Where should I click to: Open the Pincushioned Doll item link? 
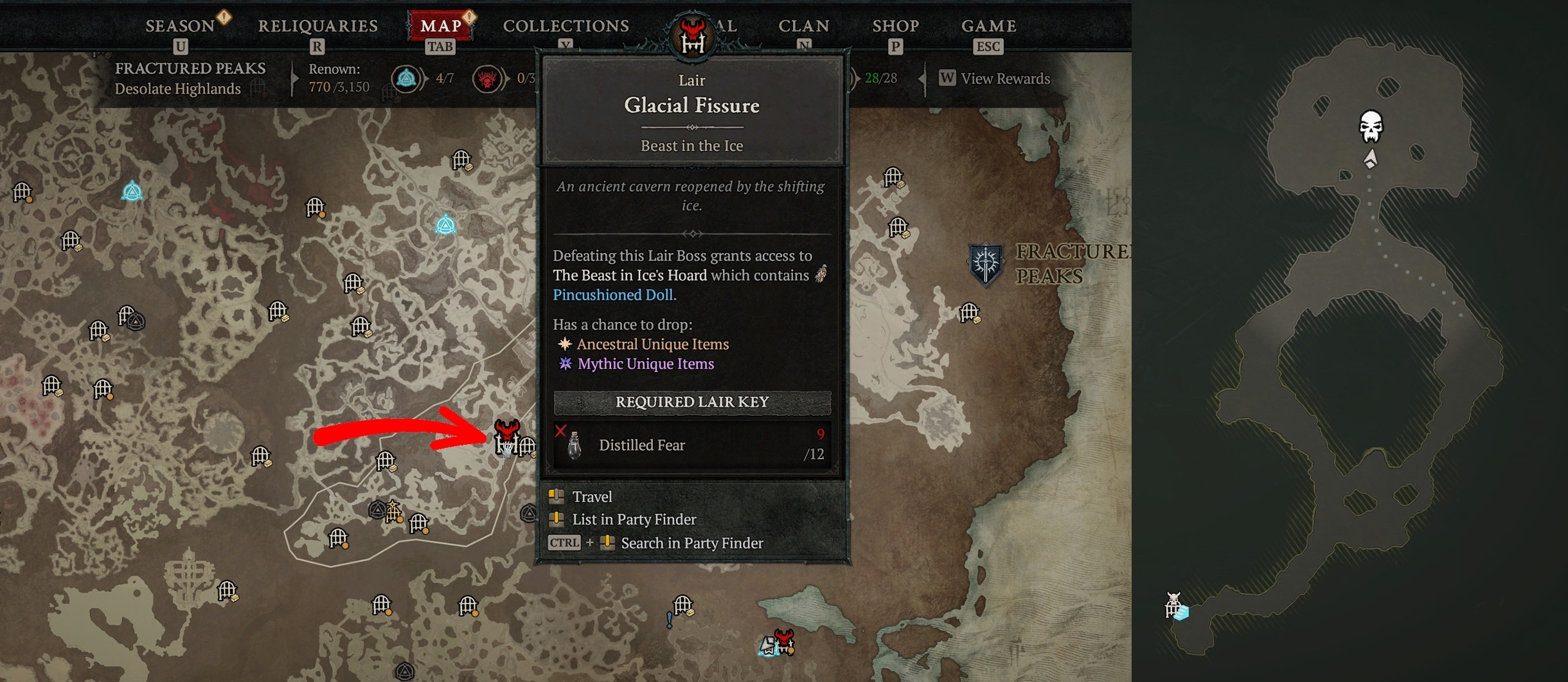pos(612,295)
